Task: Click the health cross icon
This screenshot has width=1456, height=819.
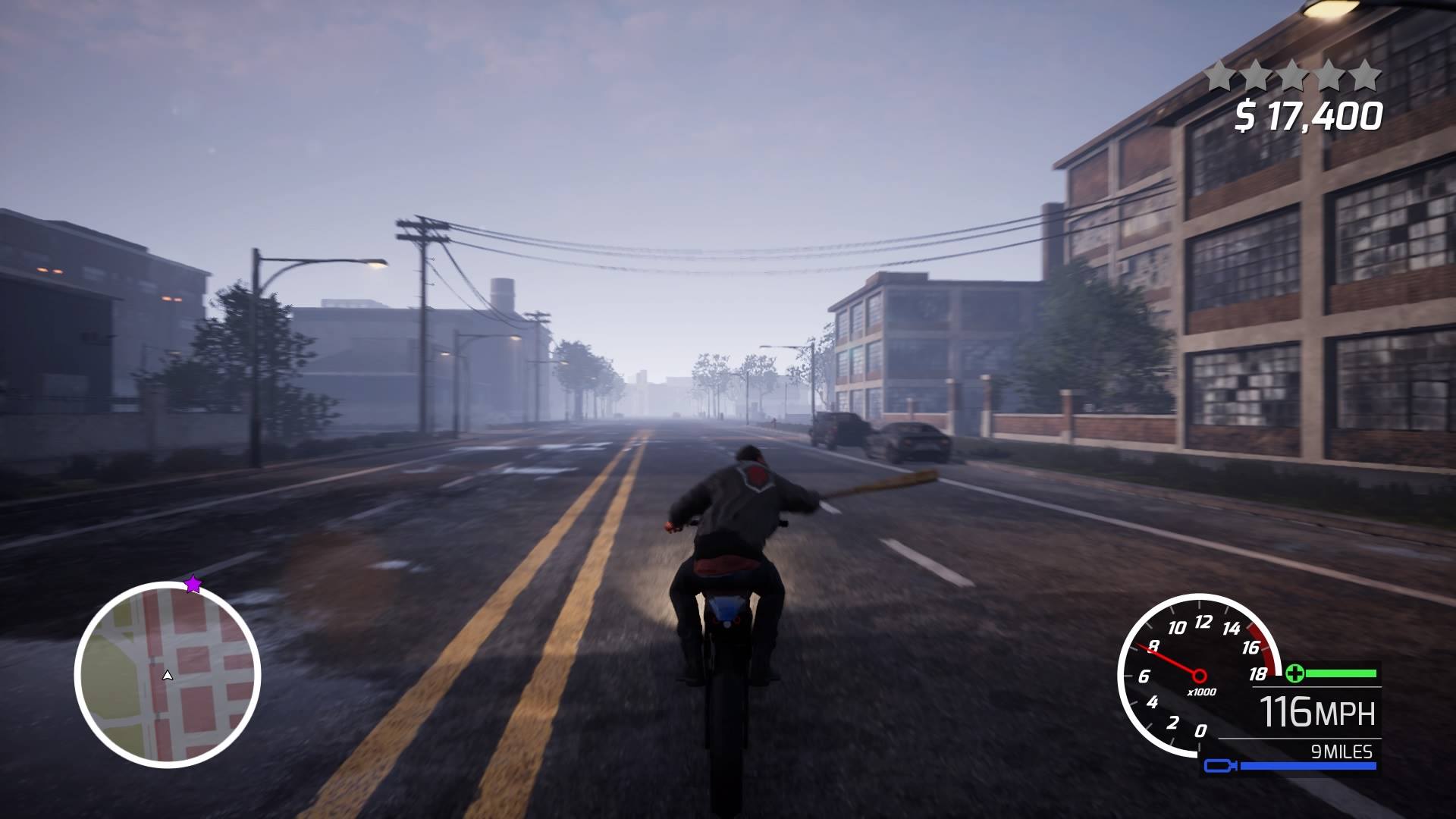Action: [x=1296, y=673]
